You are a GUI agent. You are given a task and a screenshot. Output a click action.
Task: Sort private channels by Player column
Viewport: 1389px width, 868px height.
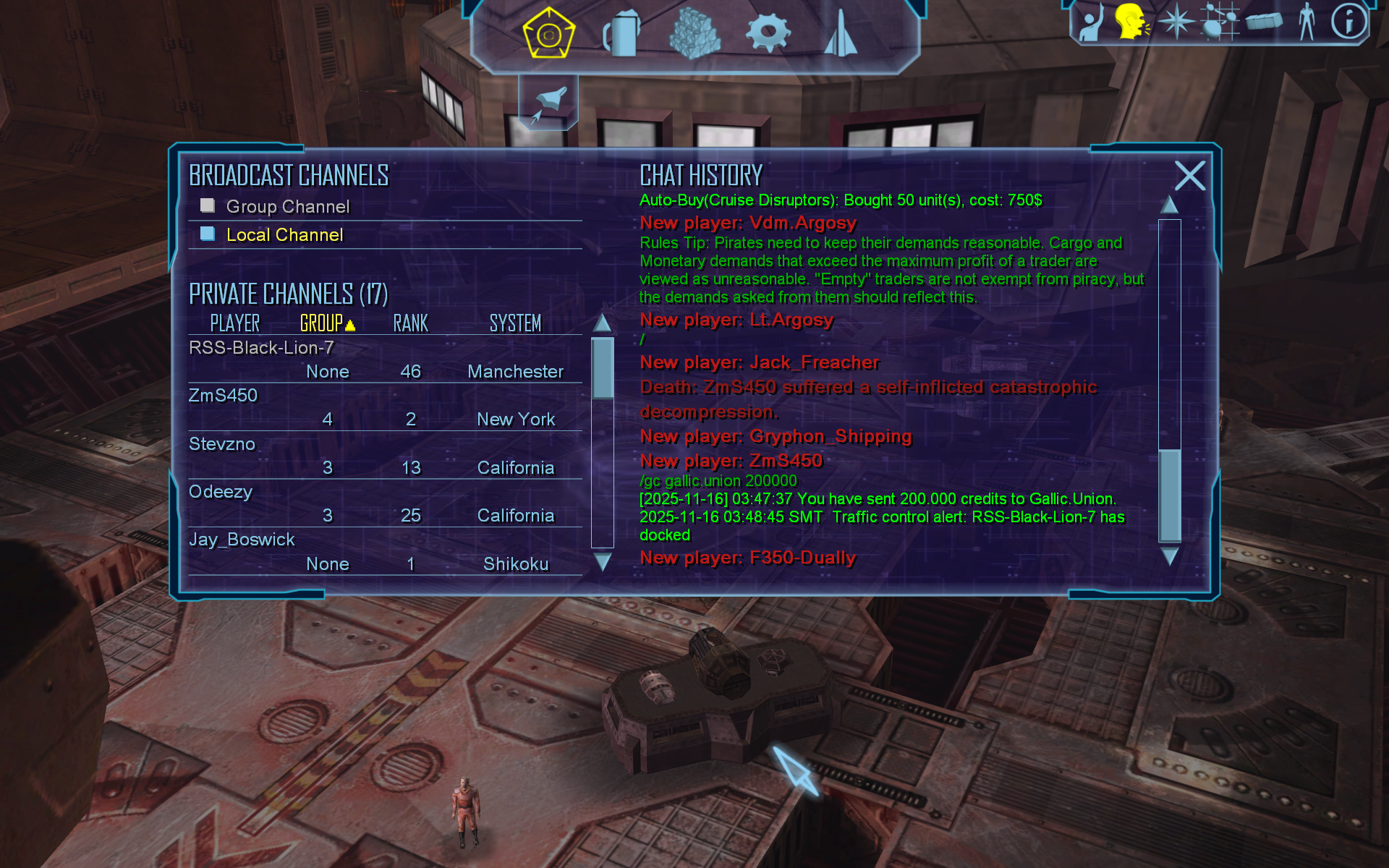coord(234,323)
